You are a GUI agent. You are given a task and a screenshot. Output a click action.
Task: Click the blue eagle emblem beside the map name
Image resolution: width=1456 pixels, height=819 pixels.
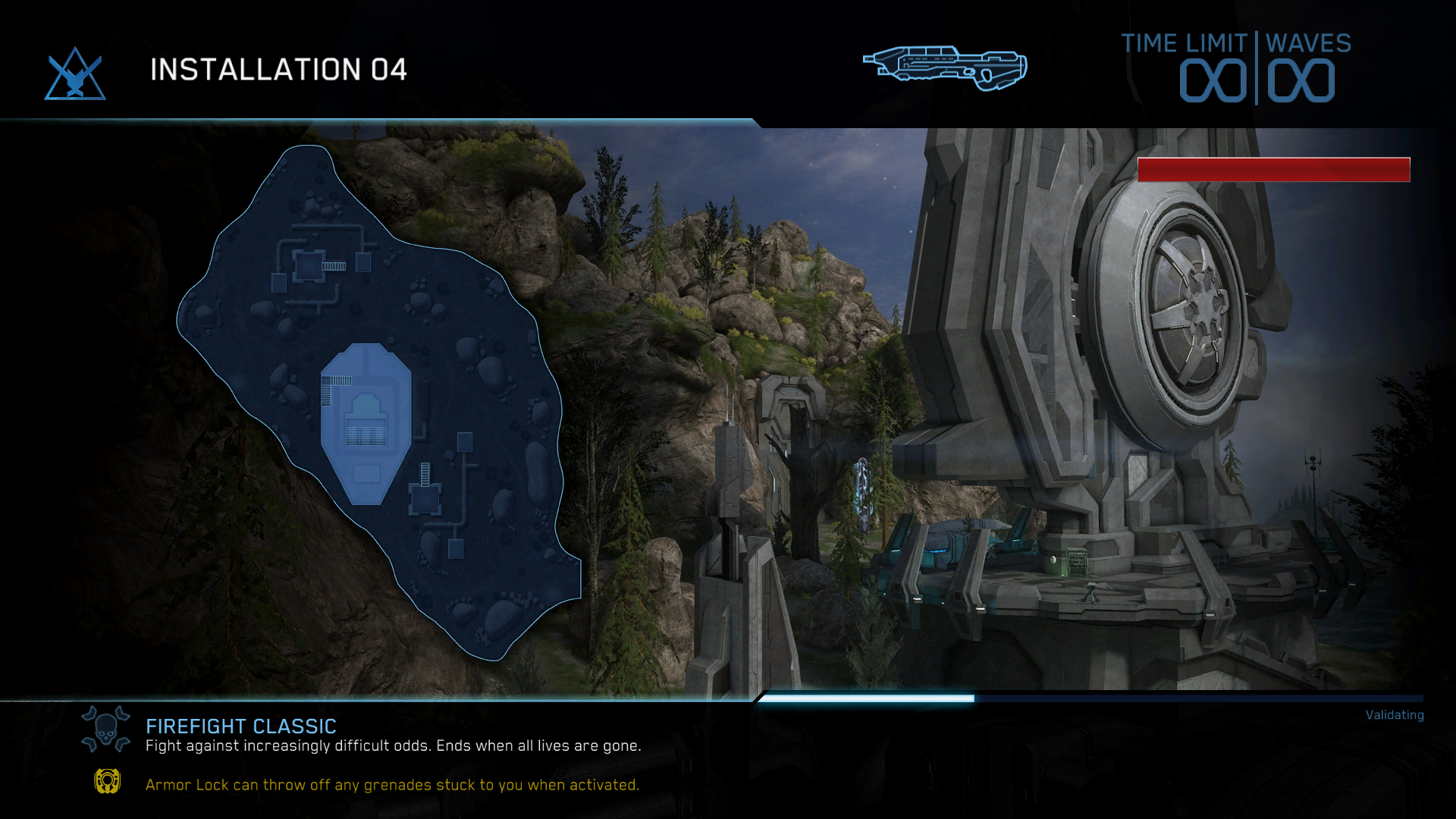tap(75, 74)
